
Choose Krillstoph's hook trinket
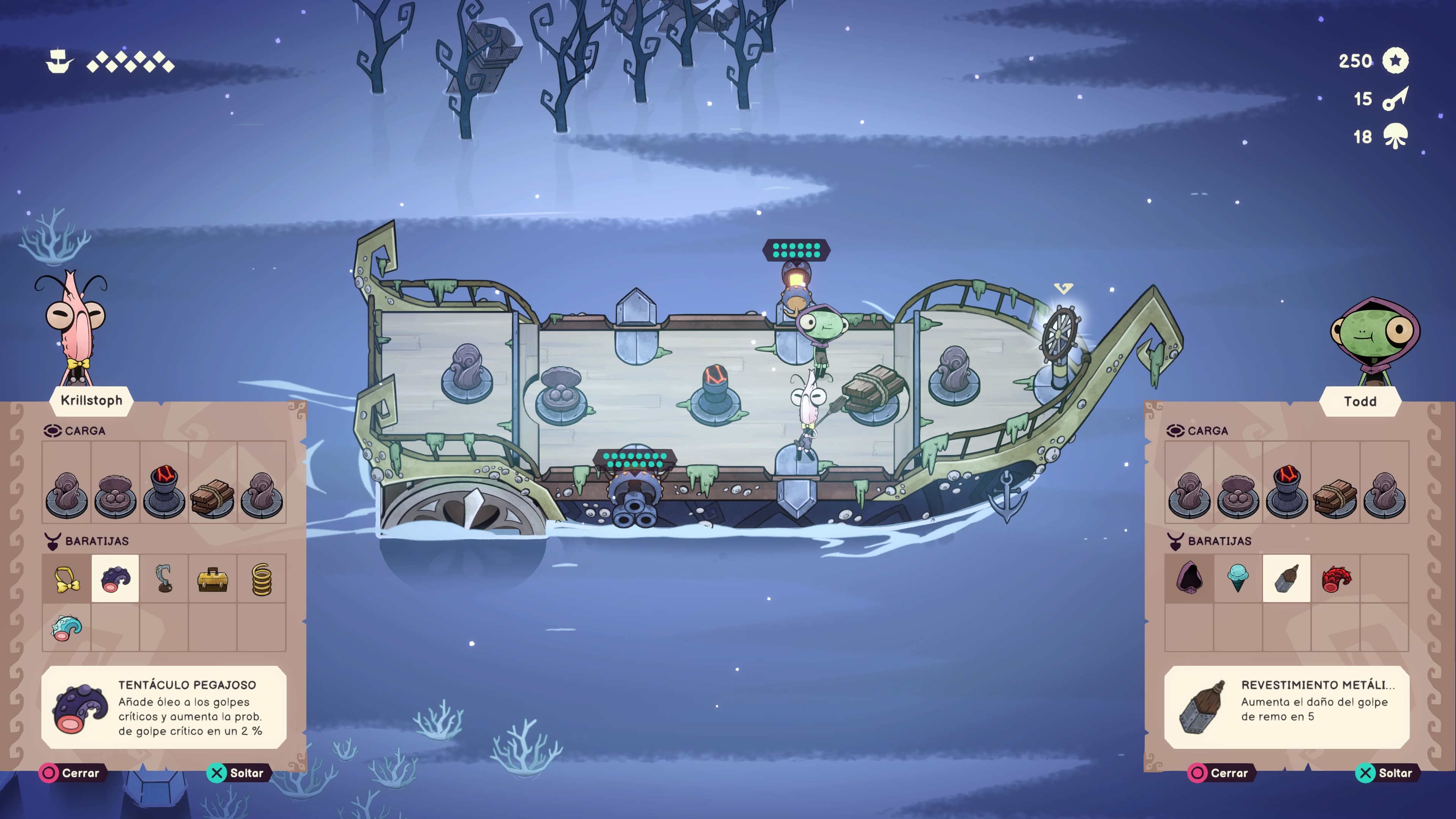coord(164,579)
